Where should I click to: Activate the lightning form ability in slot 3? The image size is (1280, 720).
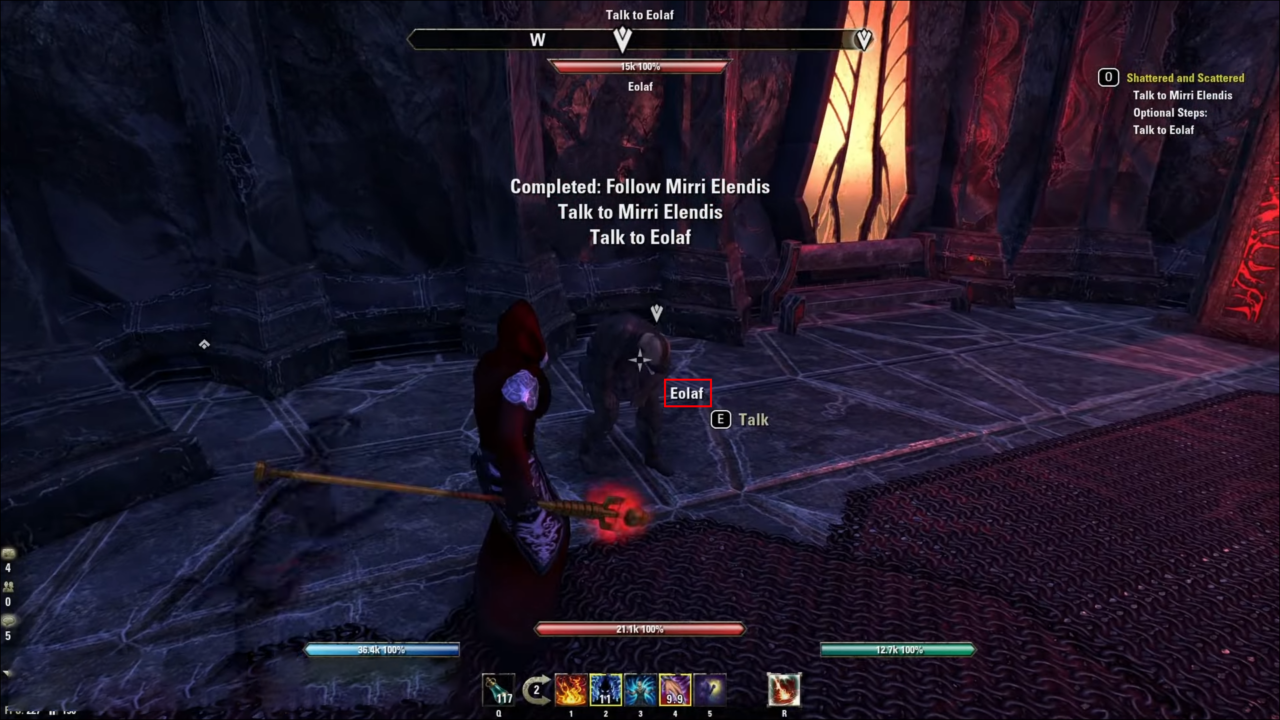[639, 690]
